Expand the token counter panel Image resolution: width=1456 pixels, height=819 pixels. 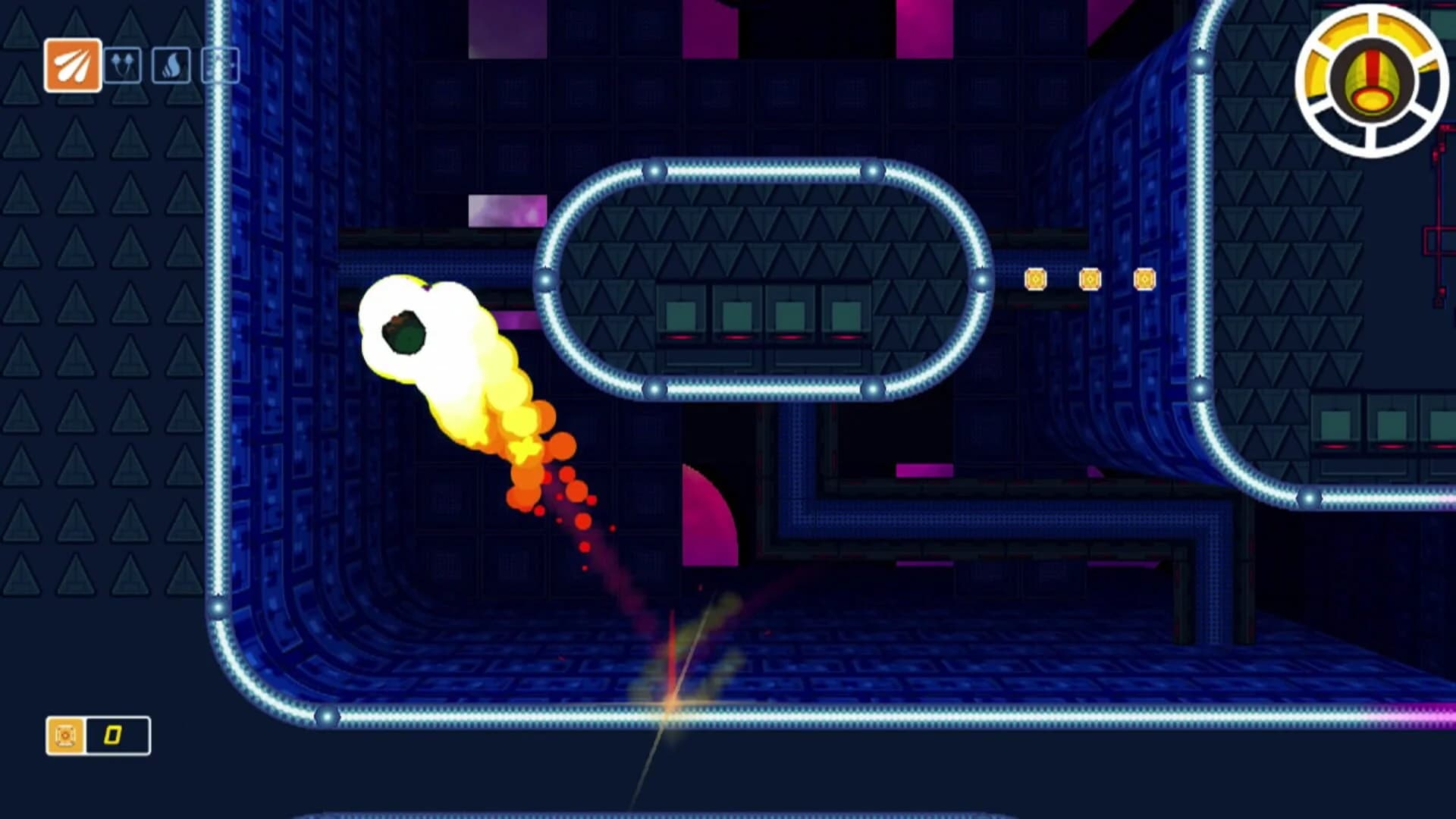click(99, 733)
